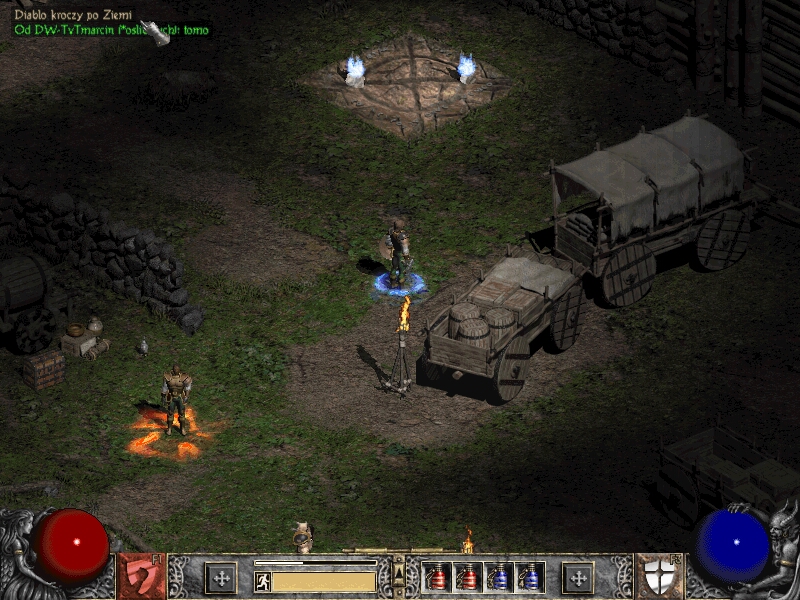Toggle the mini panel arrow button
This screenshot has width=800, height=600.
pyautogui.click(x=399, y=571)
